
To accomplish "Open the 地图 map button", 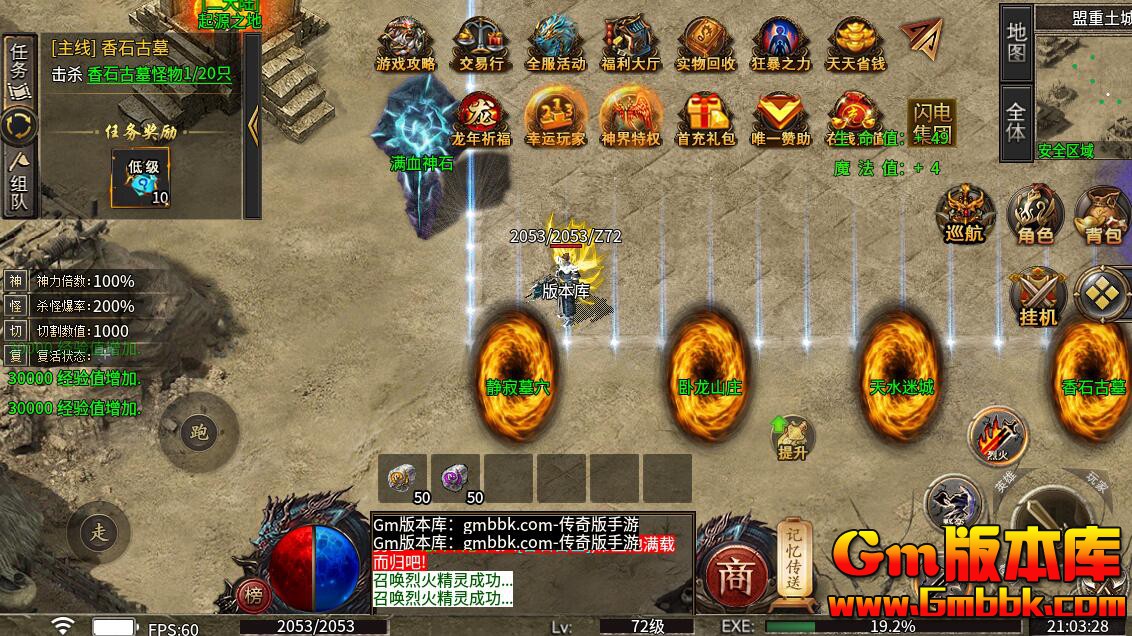I will point(1016,43).
